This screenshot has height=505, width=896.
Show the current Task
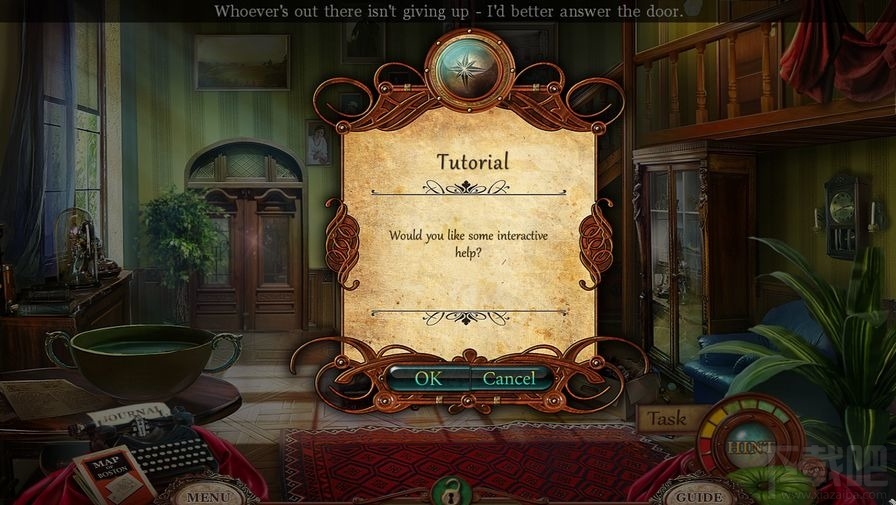(x=664, y=419)
